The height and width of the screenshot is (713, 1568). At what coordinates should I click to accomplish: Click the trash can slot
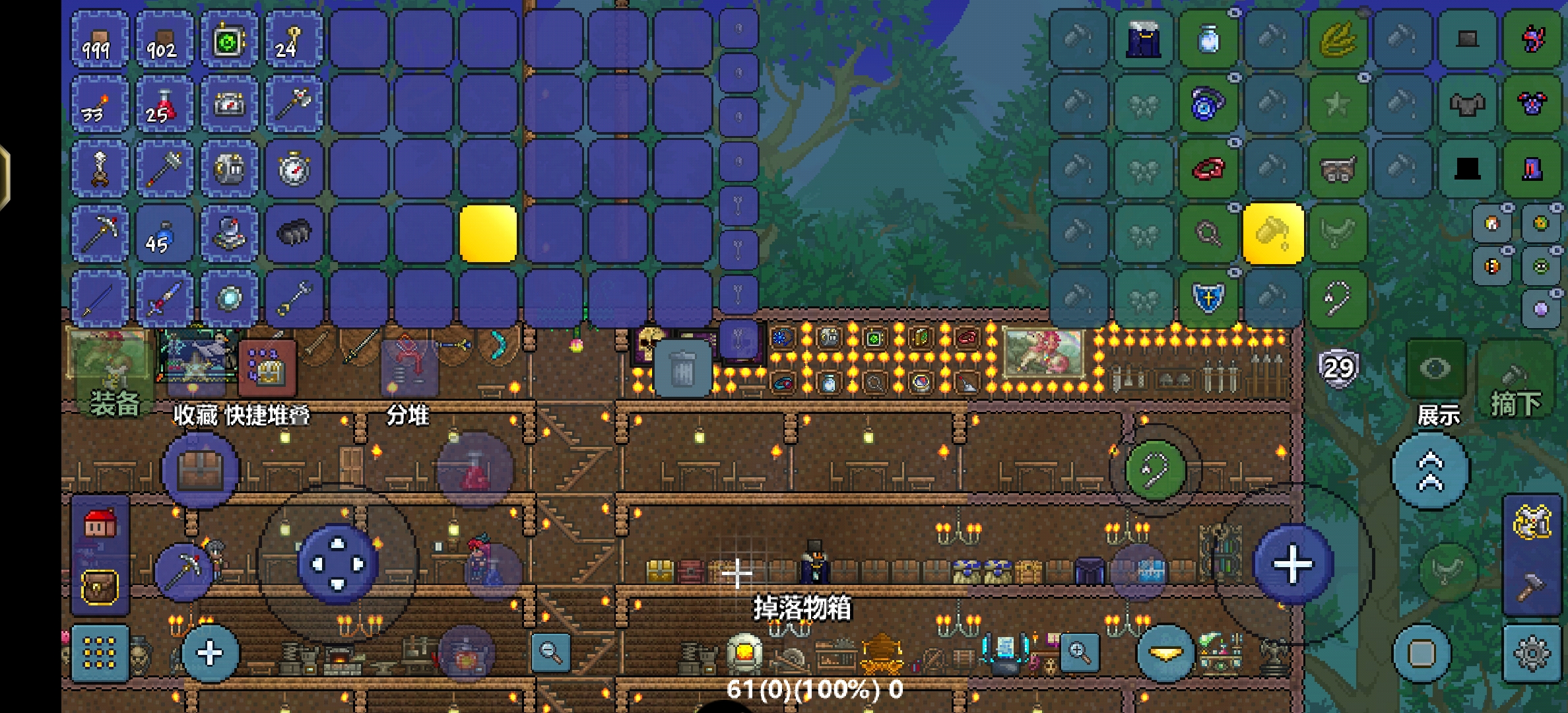tap(682, 368)
